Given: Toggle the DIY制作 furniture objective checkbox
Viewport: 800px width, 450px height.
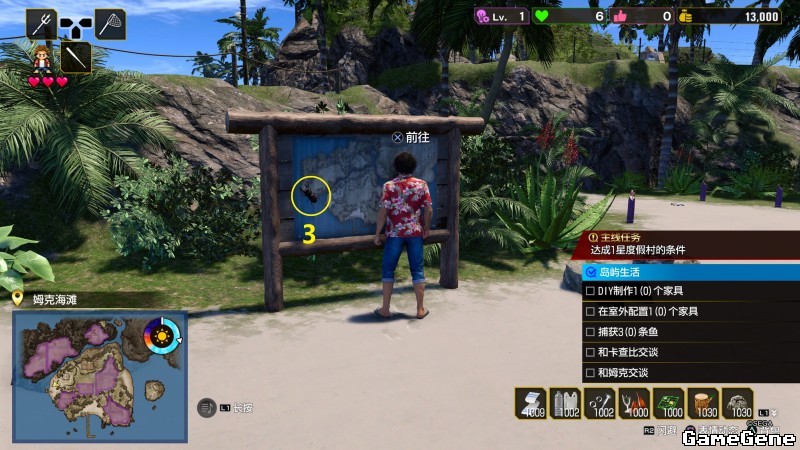Looking at the screenshot, I should [x=591, y=291].
